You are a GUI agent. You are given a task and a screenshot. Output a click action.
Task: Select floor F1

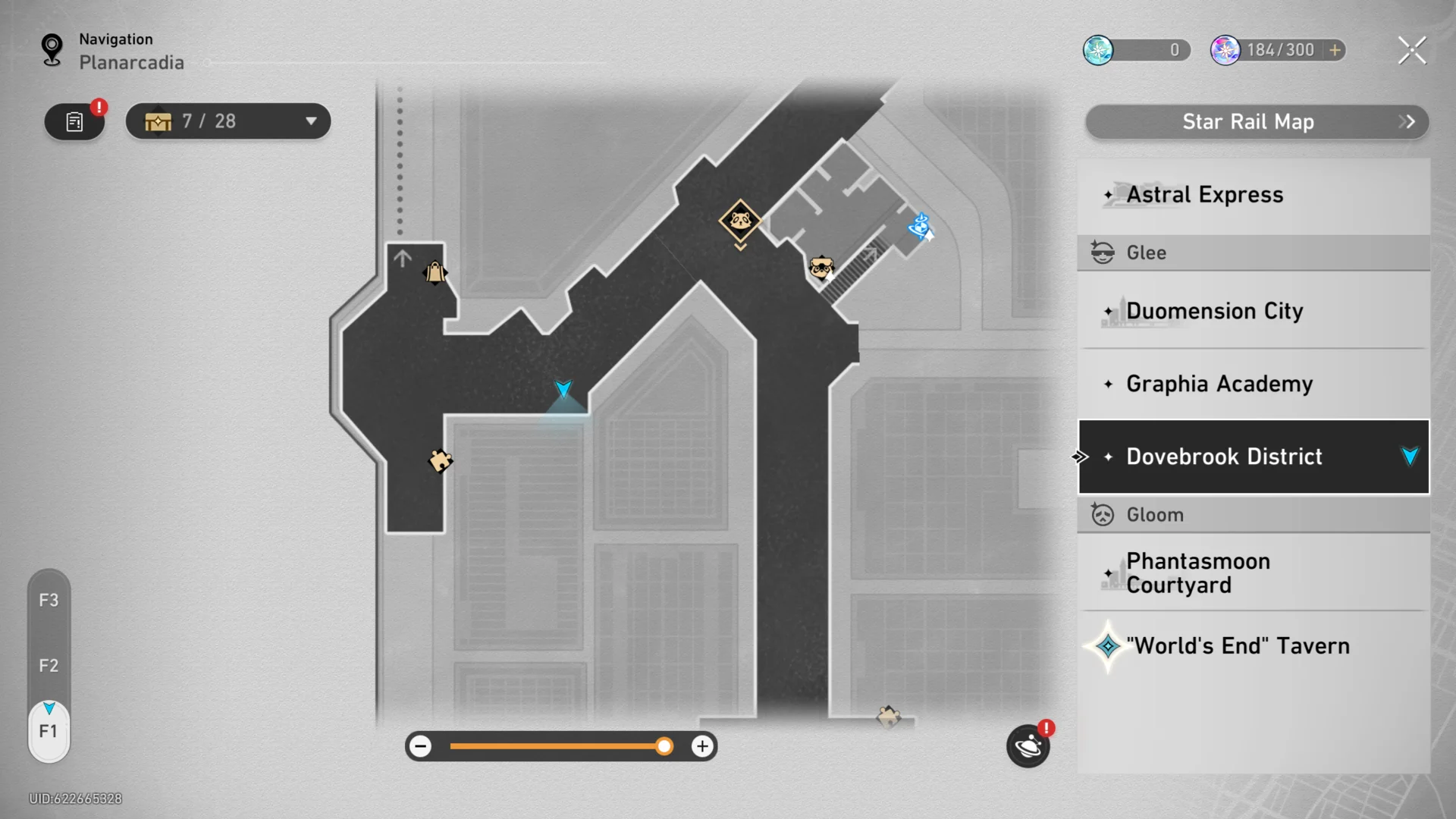[49, 730]
